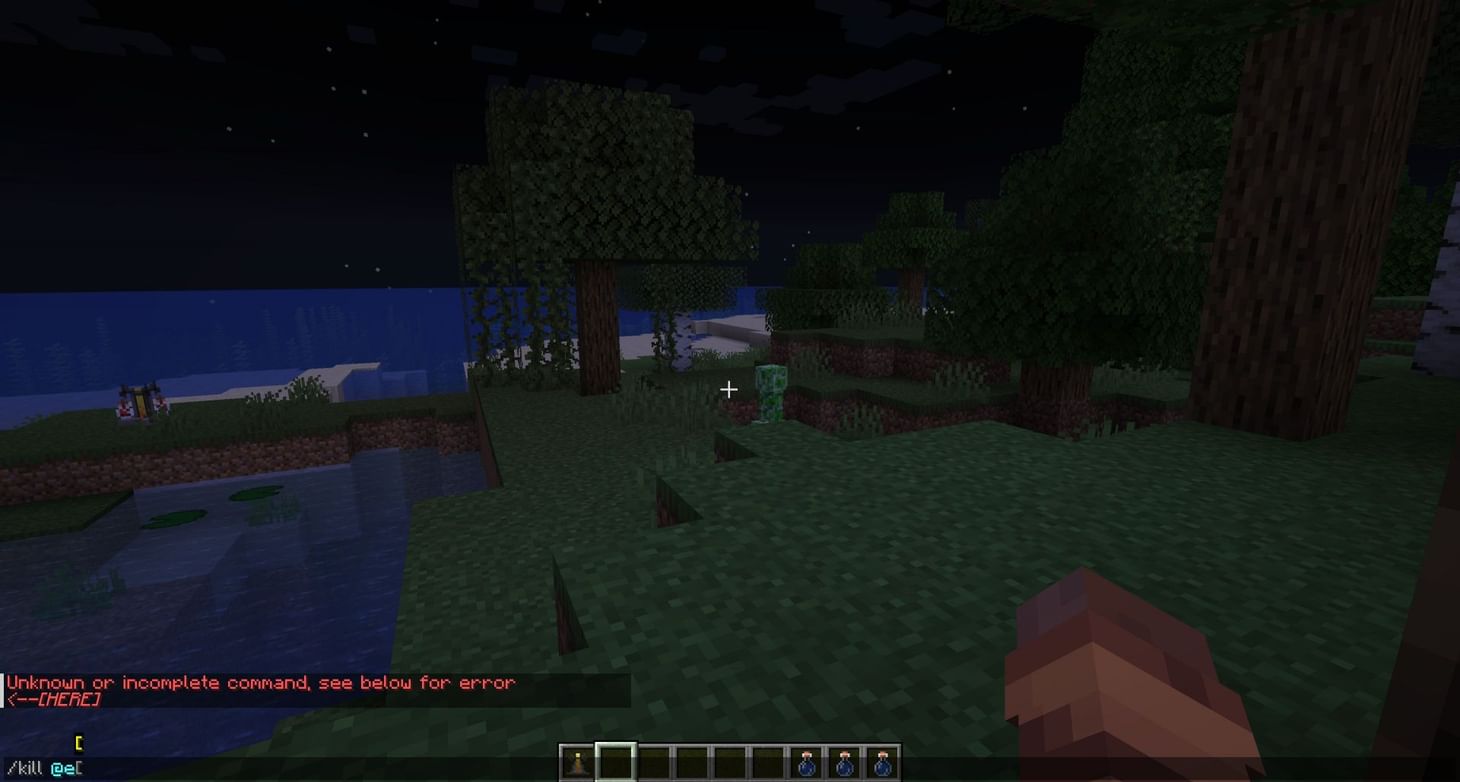Click the currently selected hotbar slot outline

616,762
